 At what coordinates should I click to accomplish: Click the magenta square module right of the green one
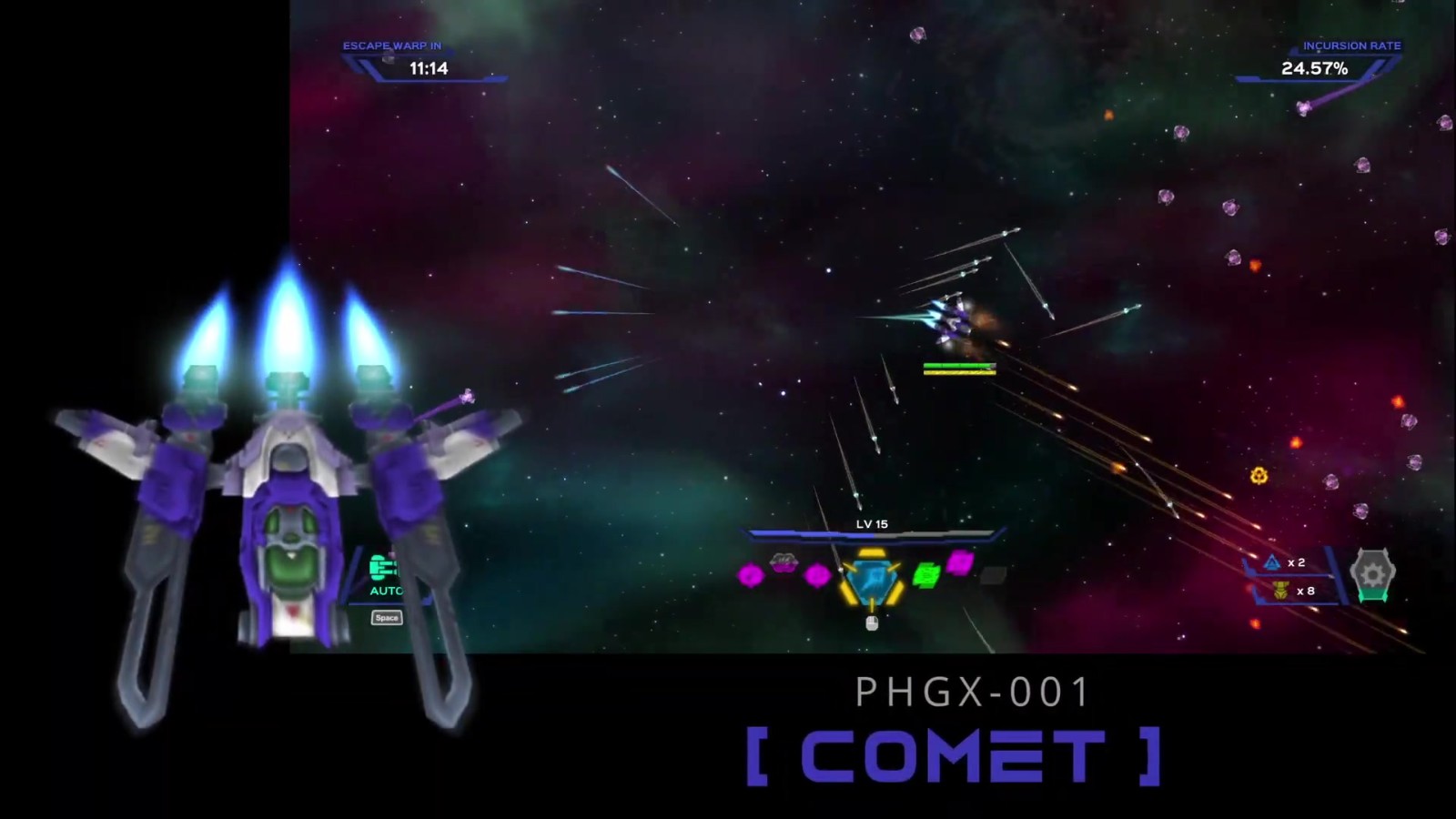pos(961,562)
